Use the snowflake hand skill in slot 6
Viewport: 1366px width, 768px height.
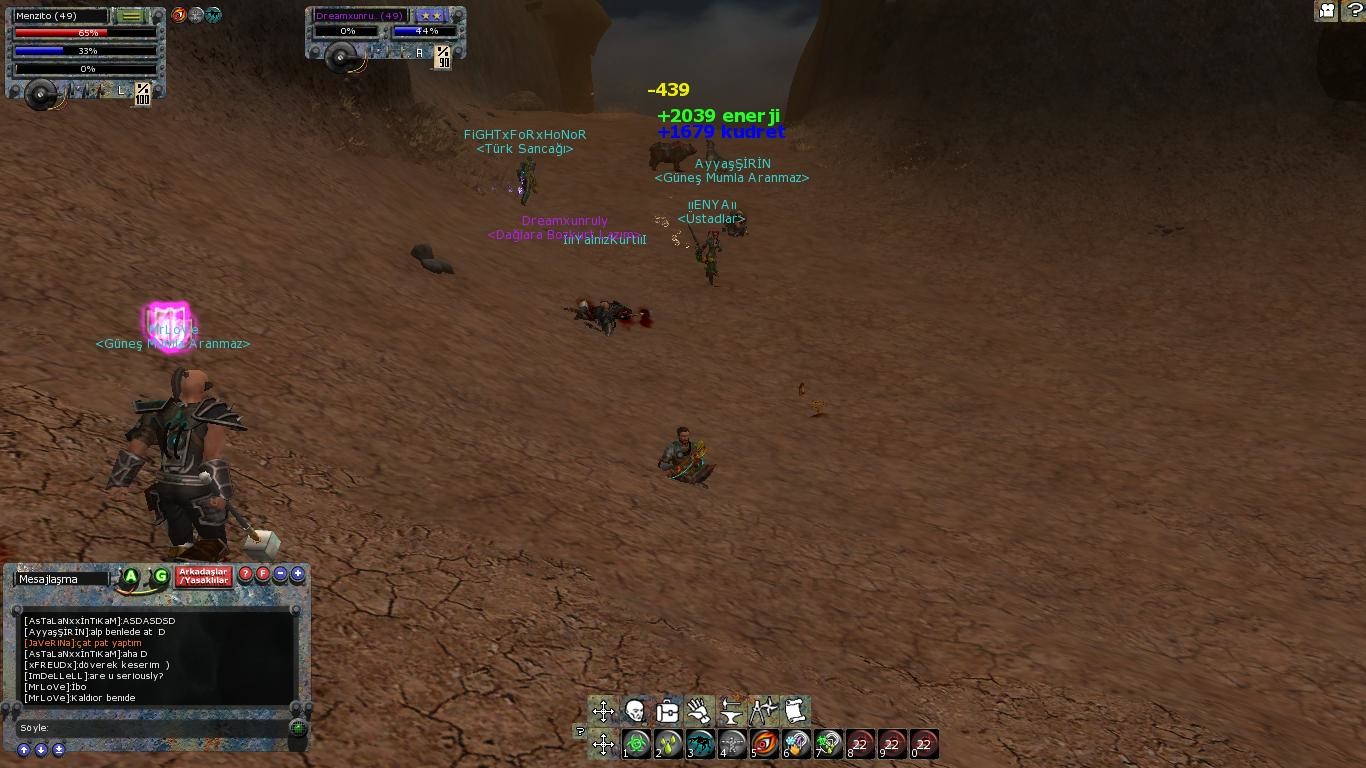click(796, 744)
